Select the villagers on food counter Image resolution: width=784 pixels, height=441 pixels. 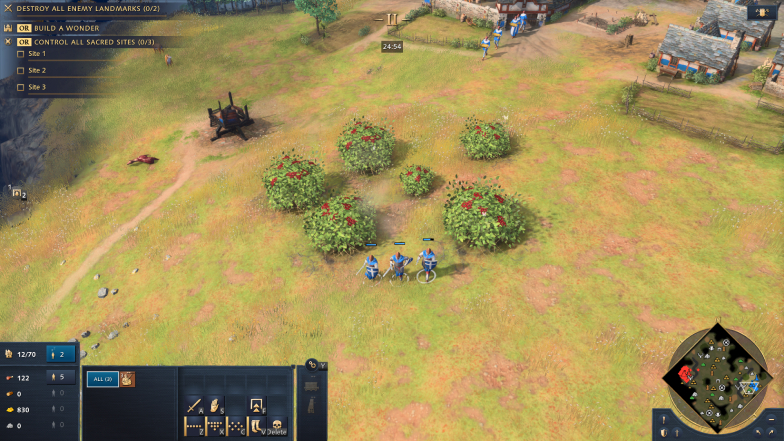(61, 377)
